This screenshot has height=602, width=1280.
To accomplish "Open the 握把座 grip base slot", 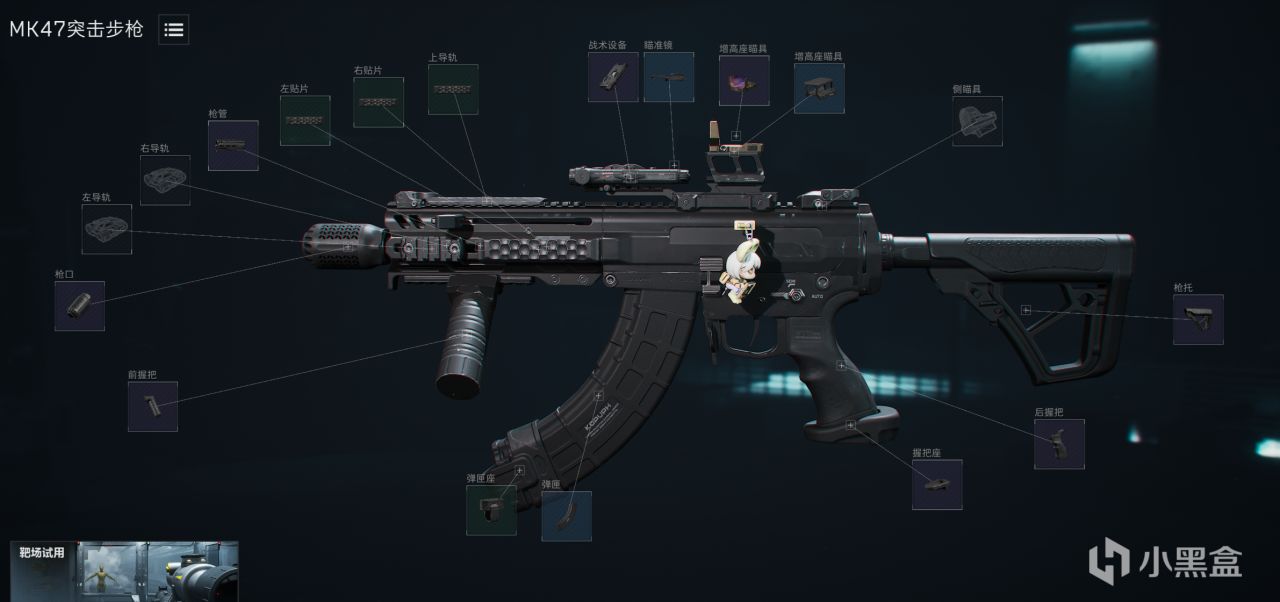I will click(937, 485).
